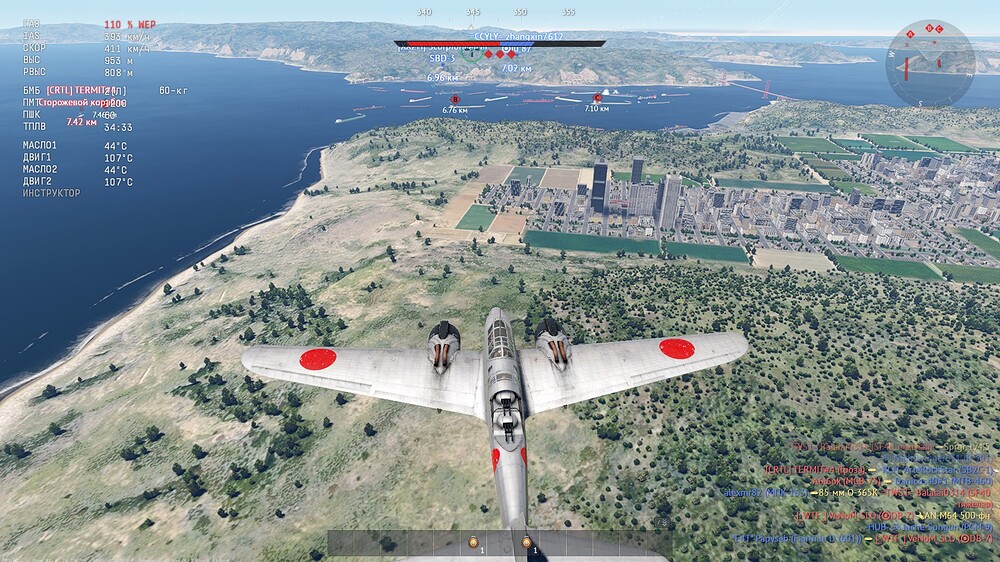Click the circular minimap
1000x562 pixels.
click(x=930, y=63)
